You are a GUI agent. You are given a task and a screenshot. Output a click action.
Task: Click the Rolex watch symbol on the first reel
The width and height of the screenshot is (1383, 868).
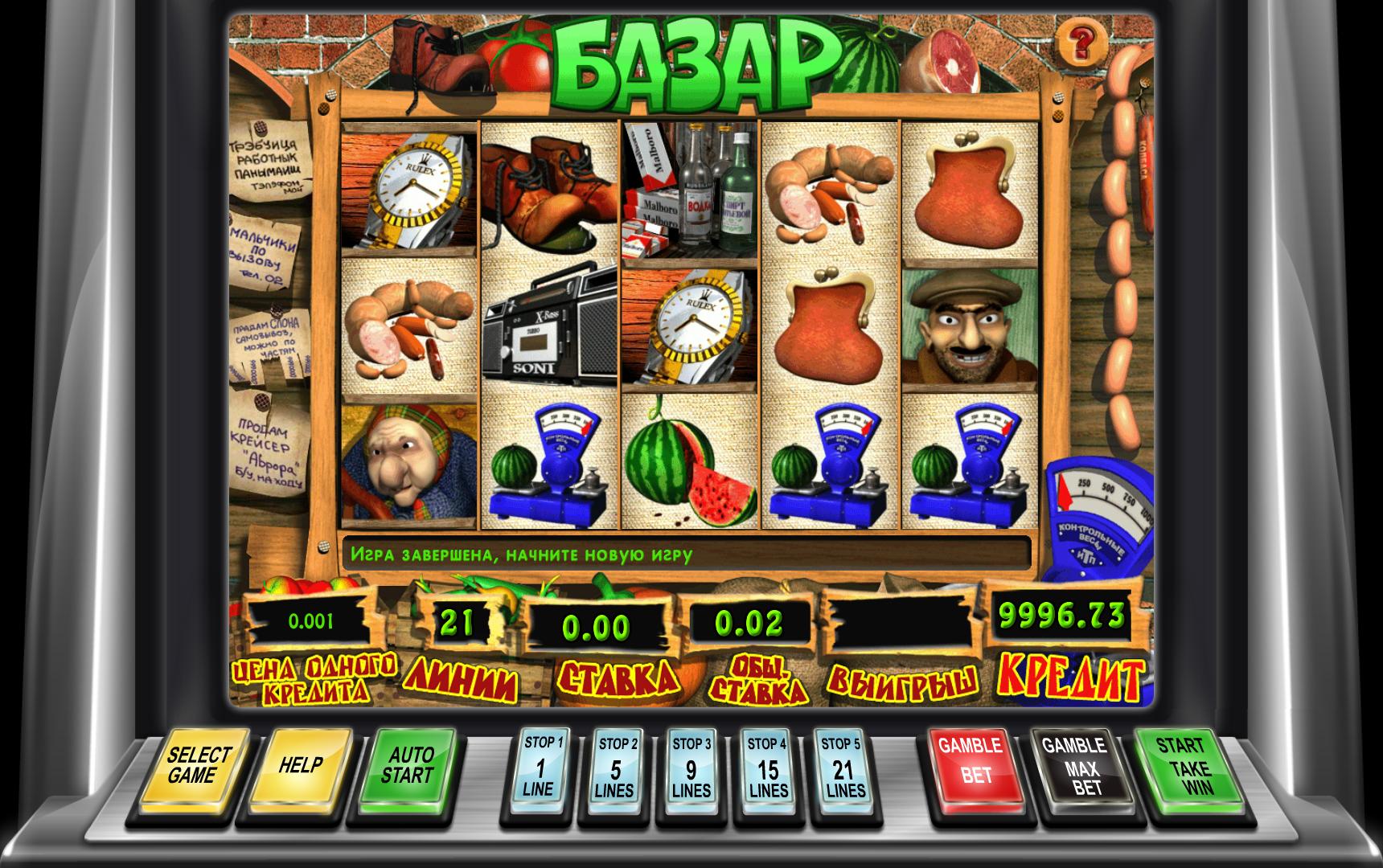click(x=410, y=189)
